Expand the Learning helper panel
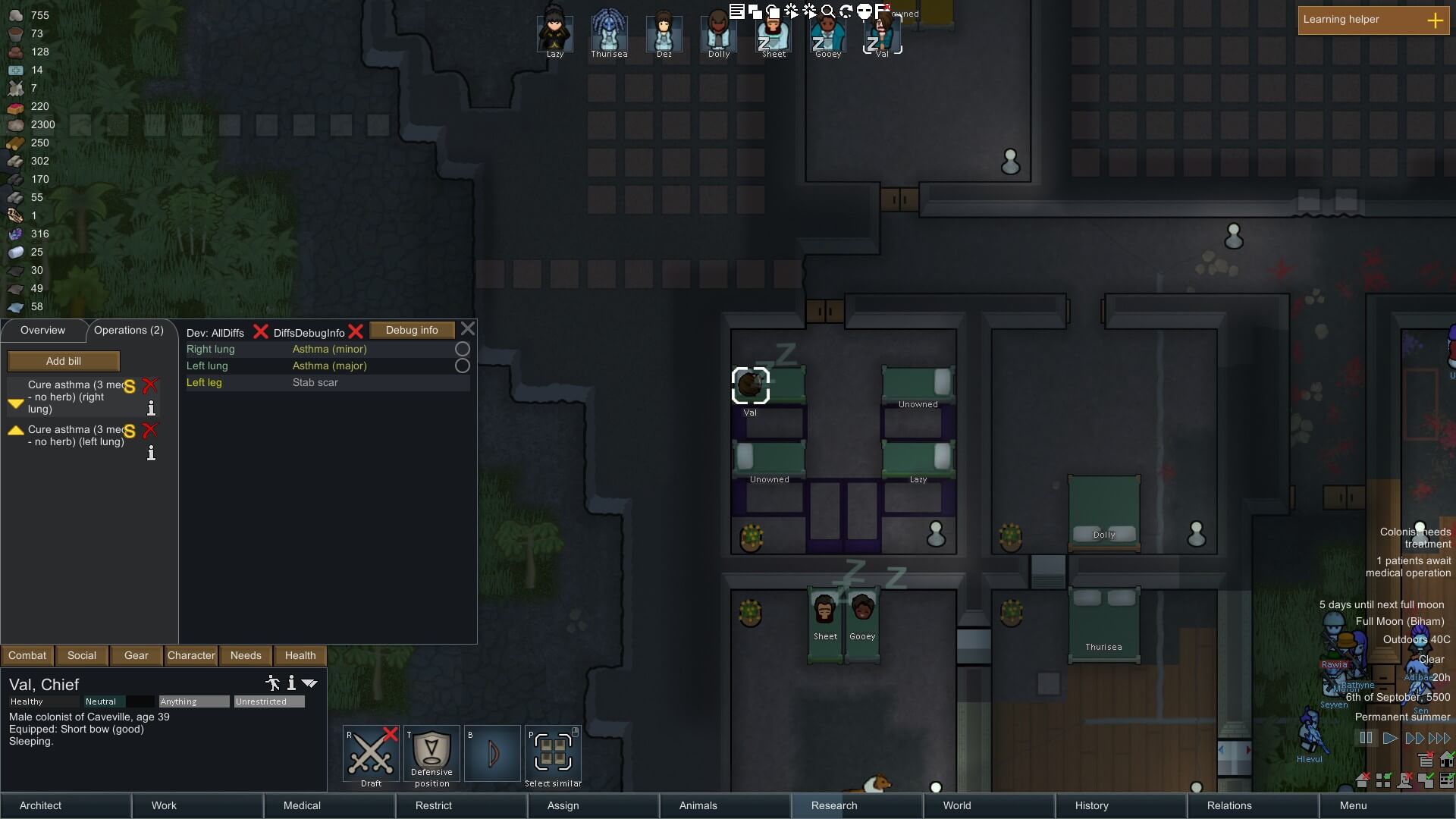This screenshot has width=1456, height=819. 1435,20
